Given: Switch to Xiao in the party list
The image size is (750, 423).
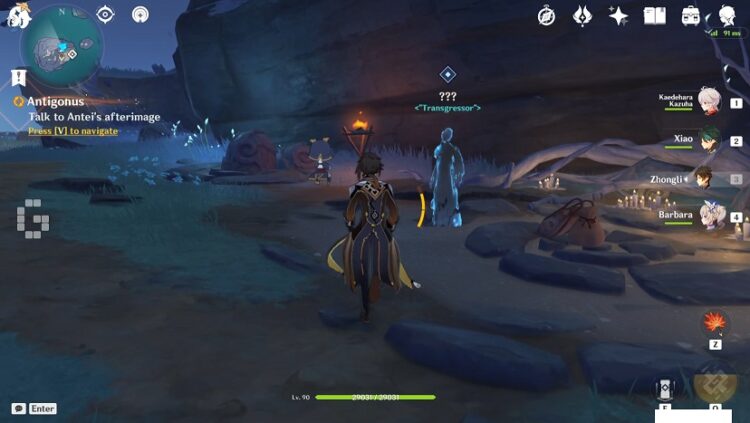Looking at the screenshot, I should pyautogui.click(x=709, y=139).
